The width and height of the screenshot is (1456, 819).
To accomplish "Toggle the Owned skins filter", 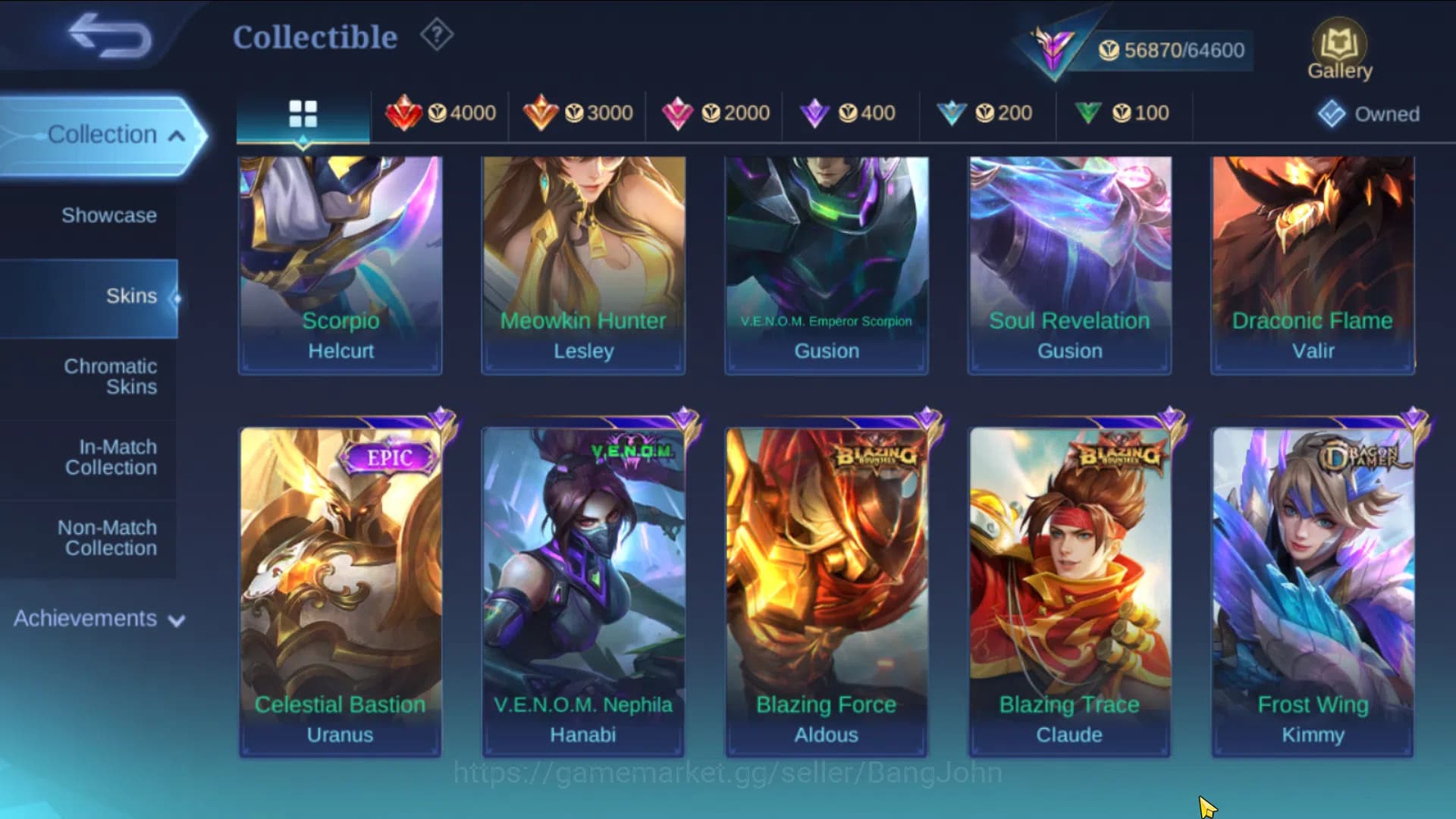I will click(1367, 114).
